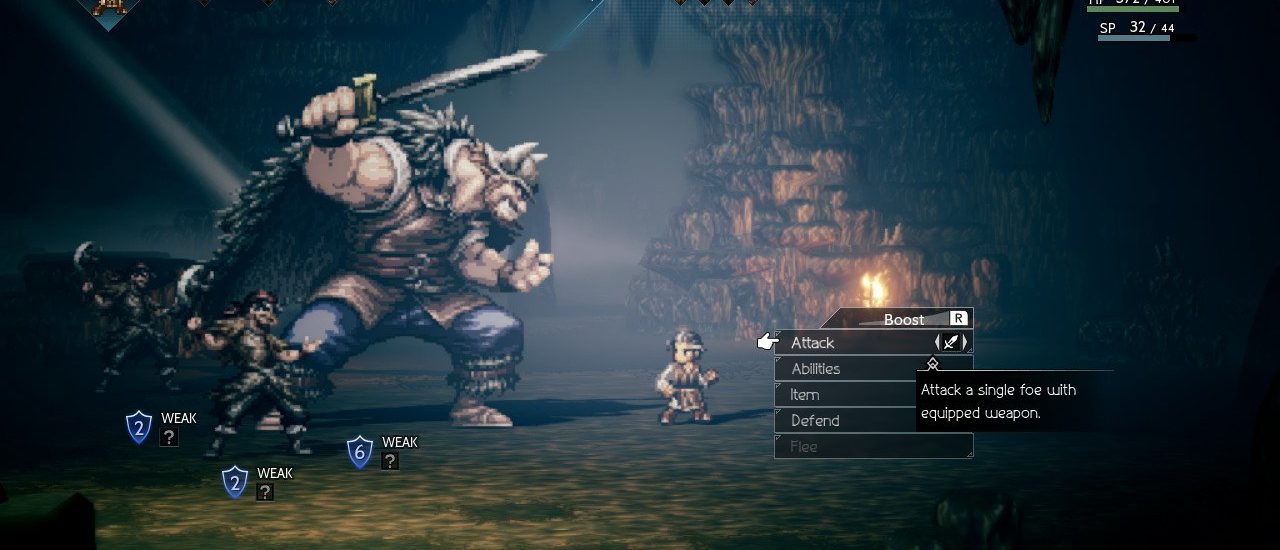
Task: Open the Abilities menu
Action: 816,369
